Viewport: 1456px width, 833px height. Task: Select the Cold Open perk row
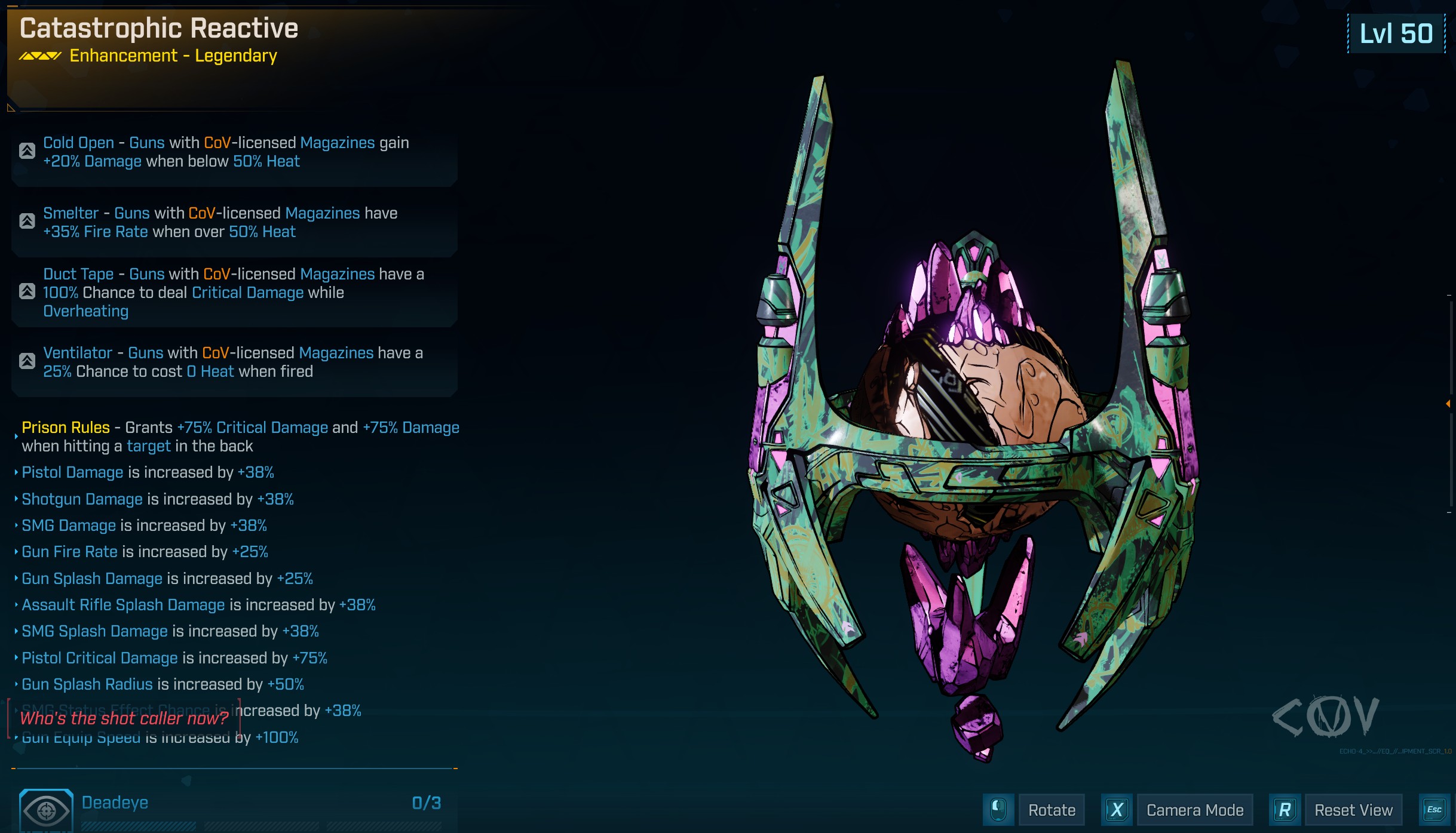[234, 152]
